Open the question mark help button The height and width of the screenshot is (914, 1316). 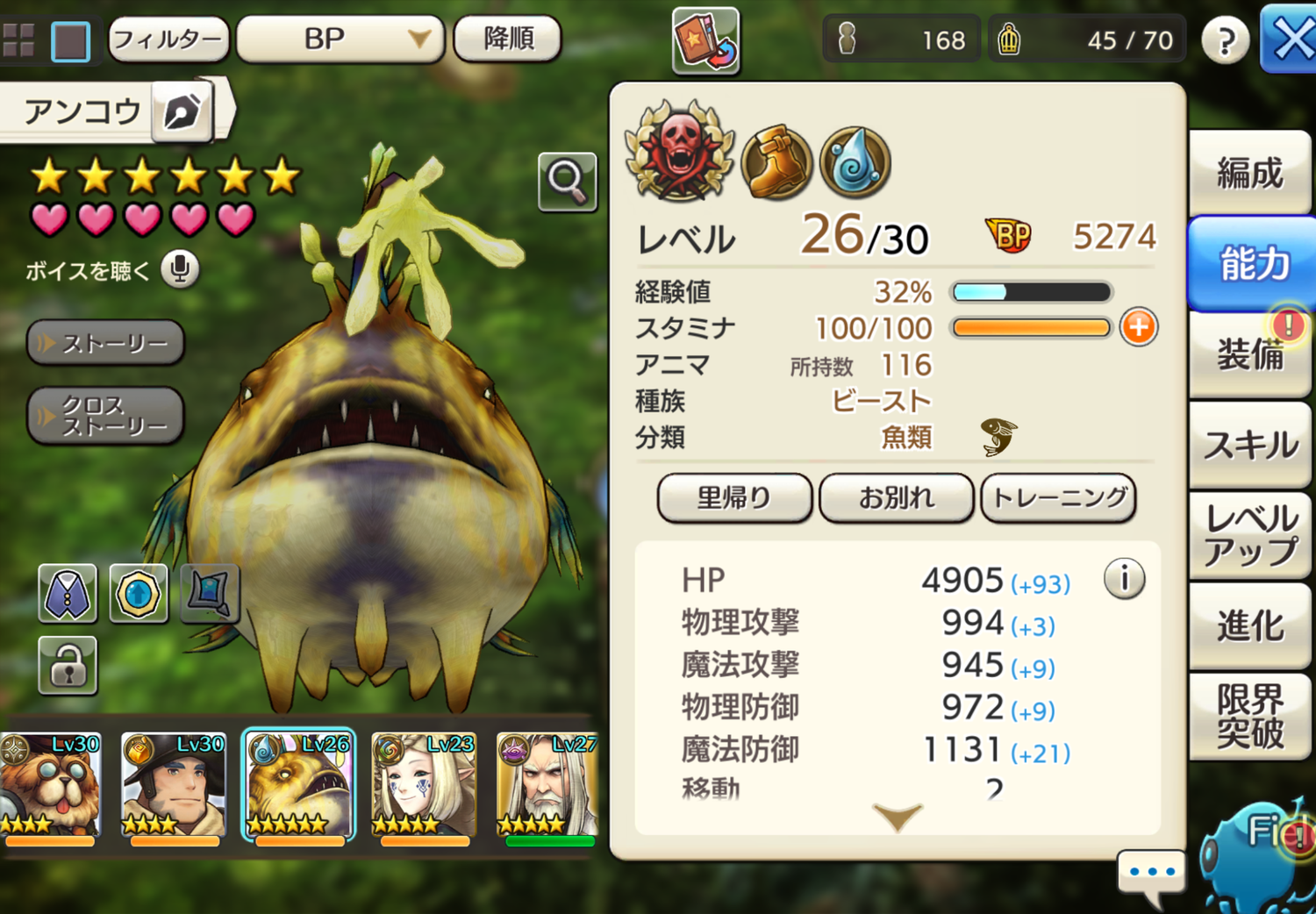(x=1225, y=40)
